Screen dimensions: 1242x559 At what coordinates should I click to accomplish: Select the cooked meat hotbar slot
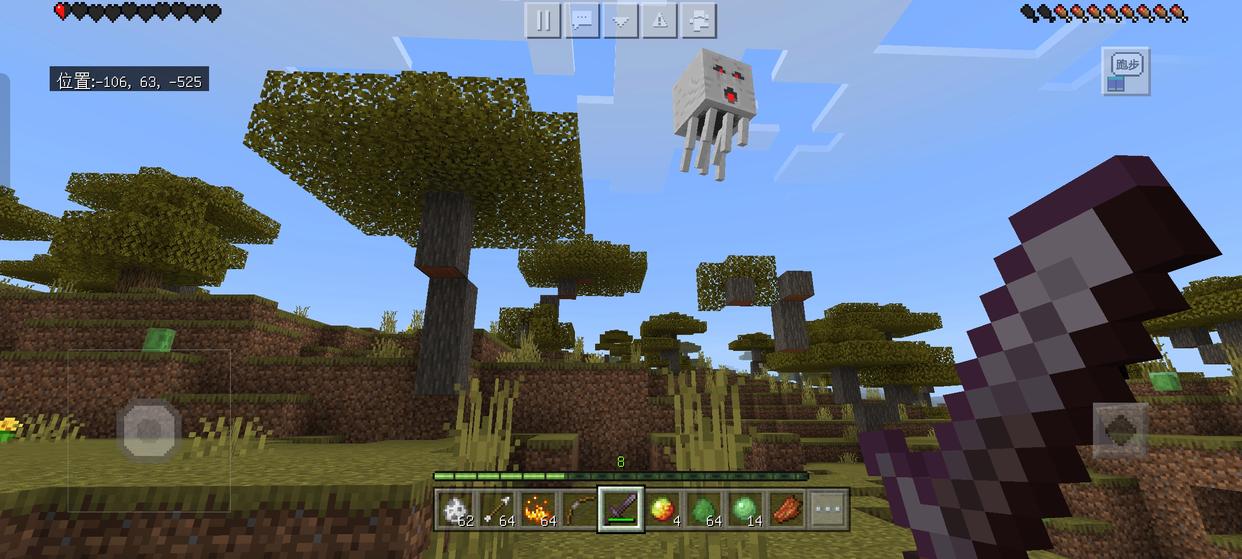786,510
